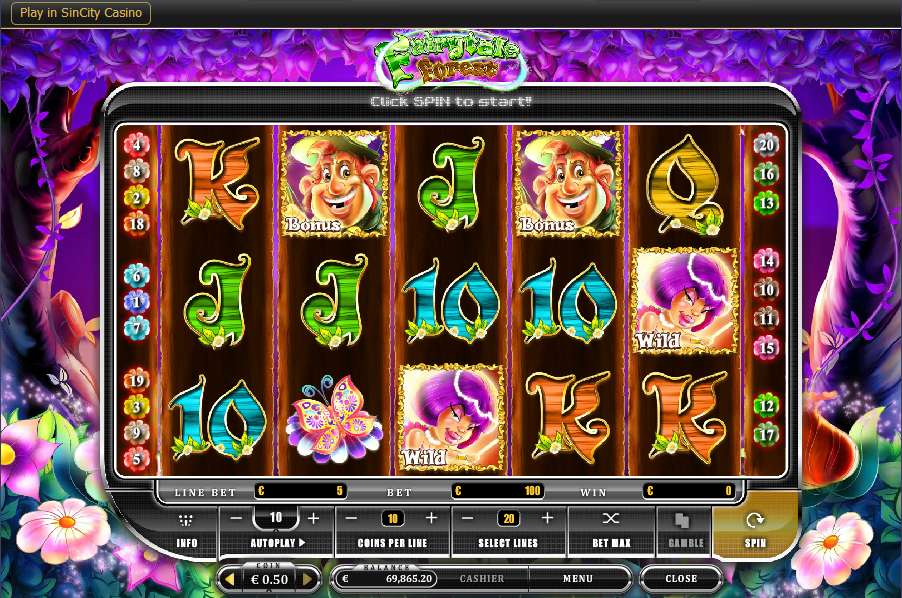
Task: Close the slot game
Action: 681,578
